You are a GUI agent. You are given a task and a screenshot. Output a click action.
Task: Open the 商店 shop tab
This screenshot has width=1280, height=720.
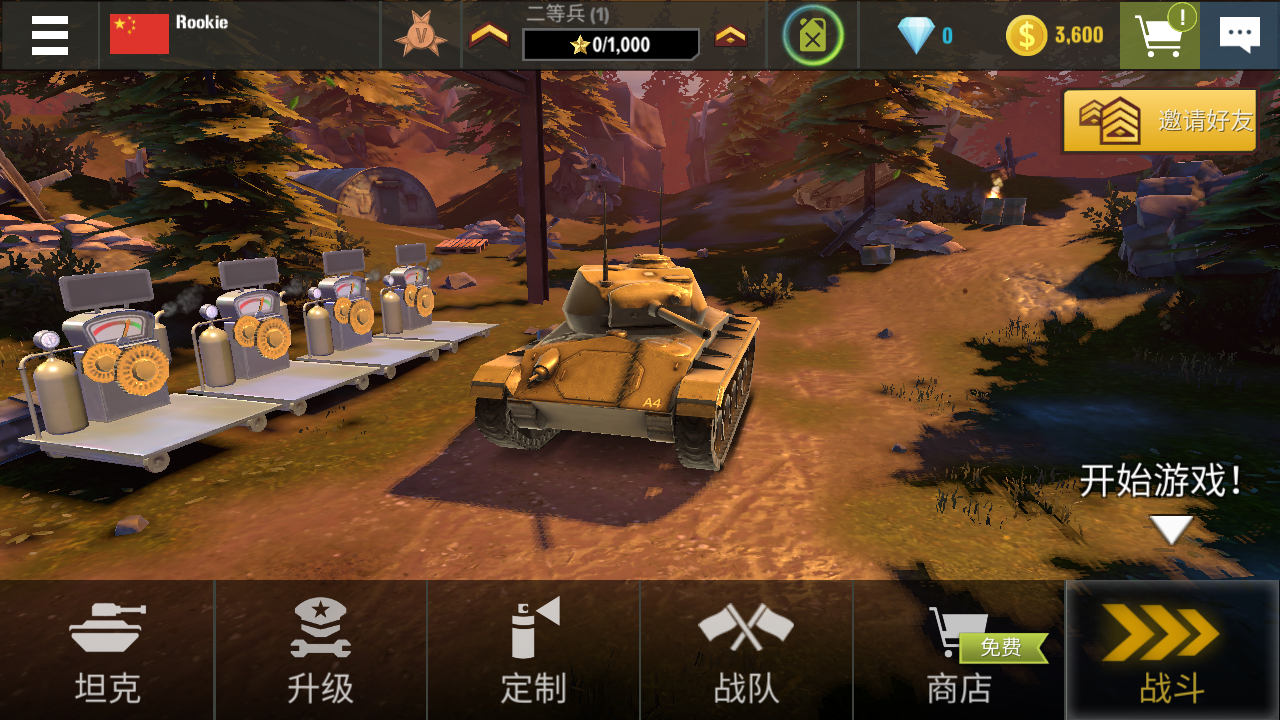pyautogui.click(x=959, y=650)
